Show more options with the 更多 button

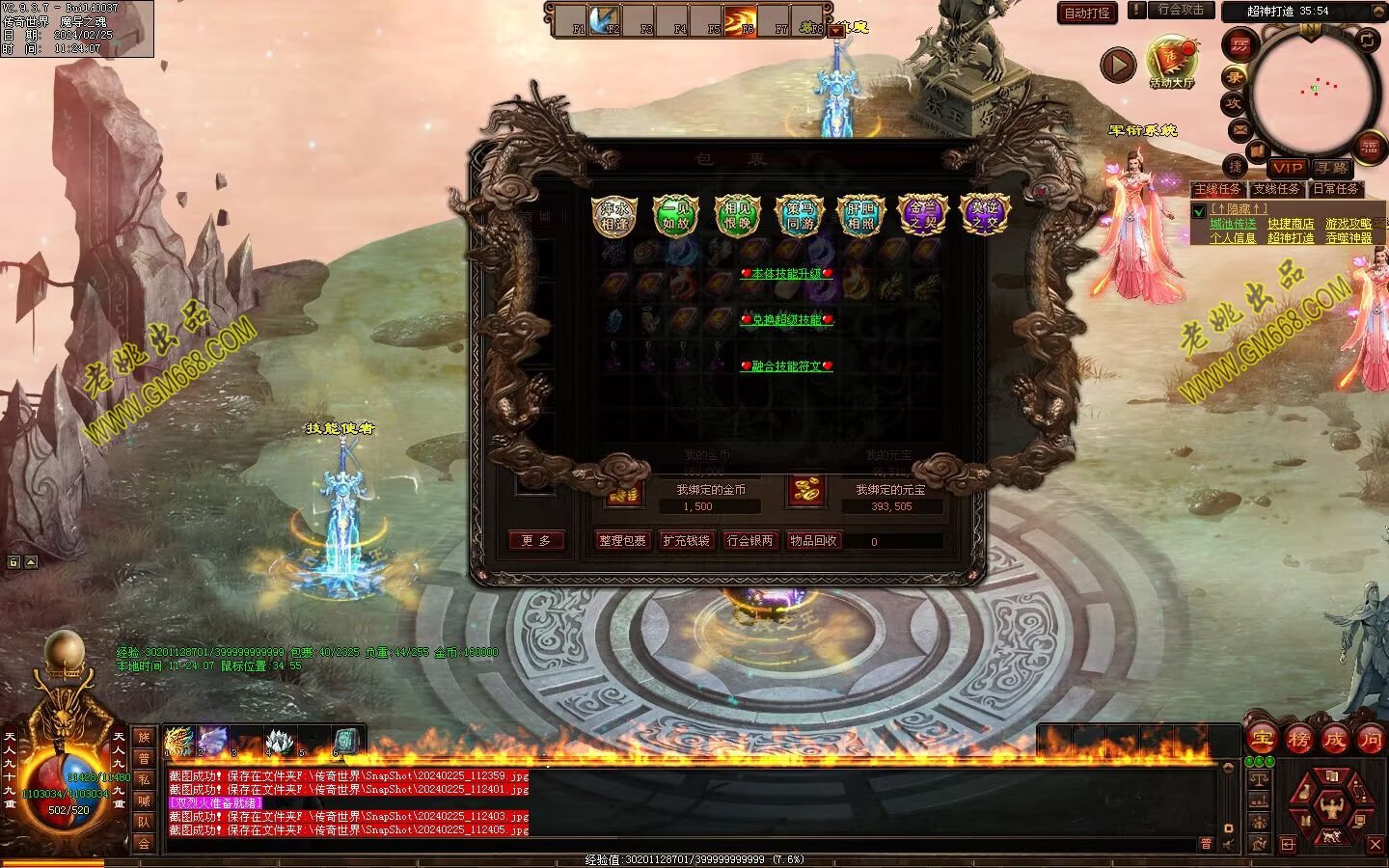click(535, 541)
